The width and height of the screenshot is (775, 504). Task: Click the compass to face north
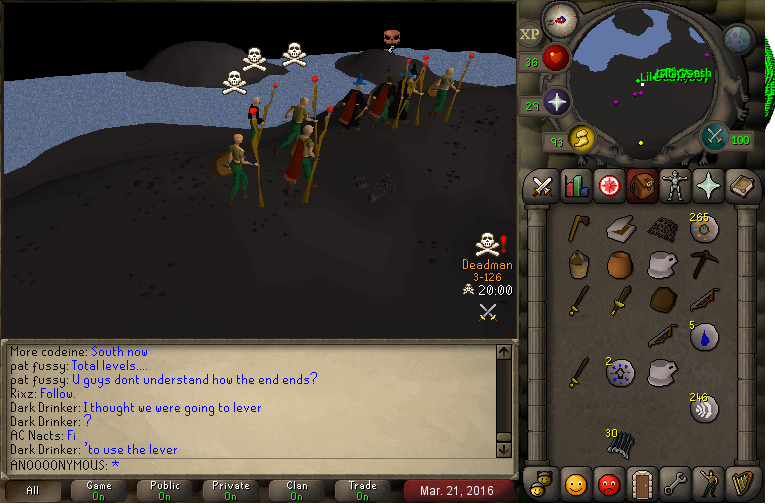pos(561,19)
